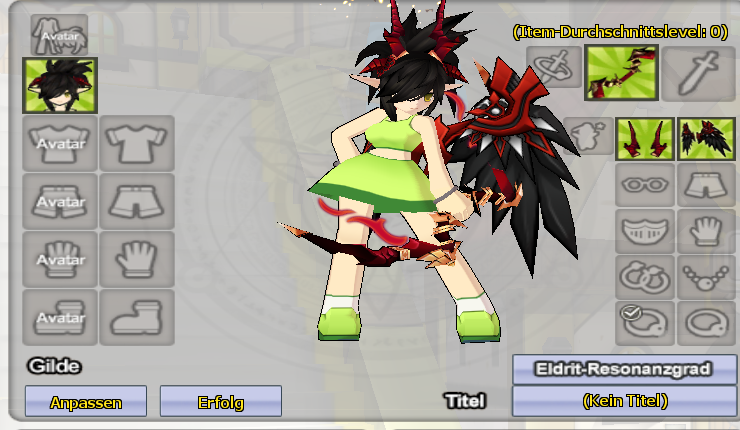Click the Anpassen button
Image resolution: width=740 pixels, height=430 pixels.
tap(85, 402)
